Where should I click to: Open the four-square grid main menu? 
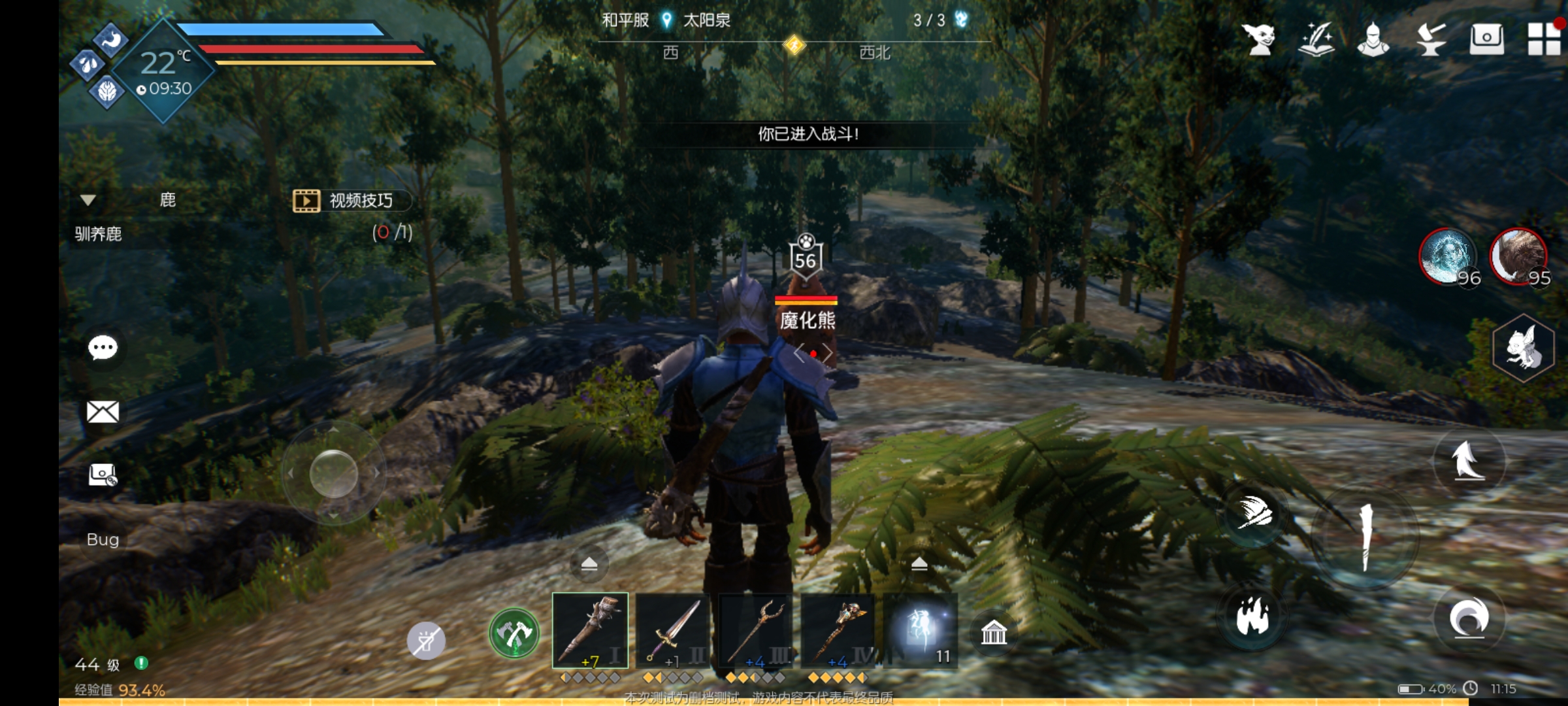tap(1544, 39)
